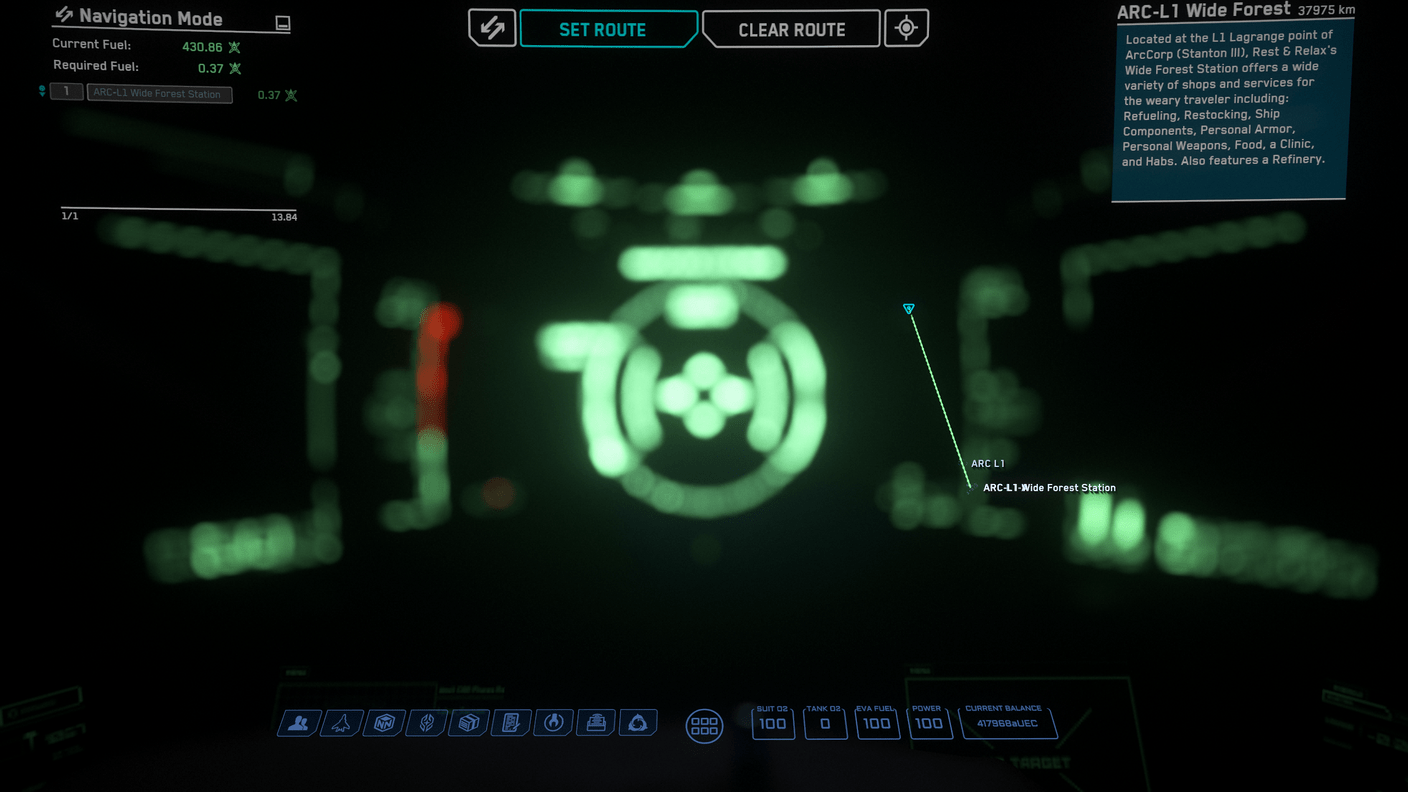Image resolution: width=1408 pixels, height=792 pixels.
Task: Open the cargo box icon
Action: click(468, 722)
